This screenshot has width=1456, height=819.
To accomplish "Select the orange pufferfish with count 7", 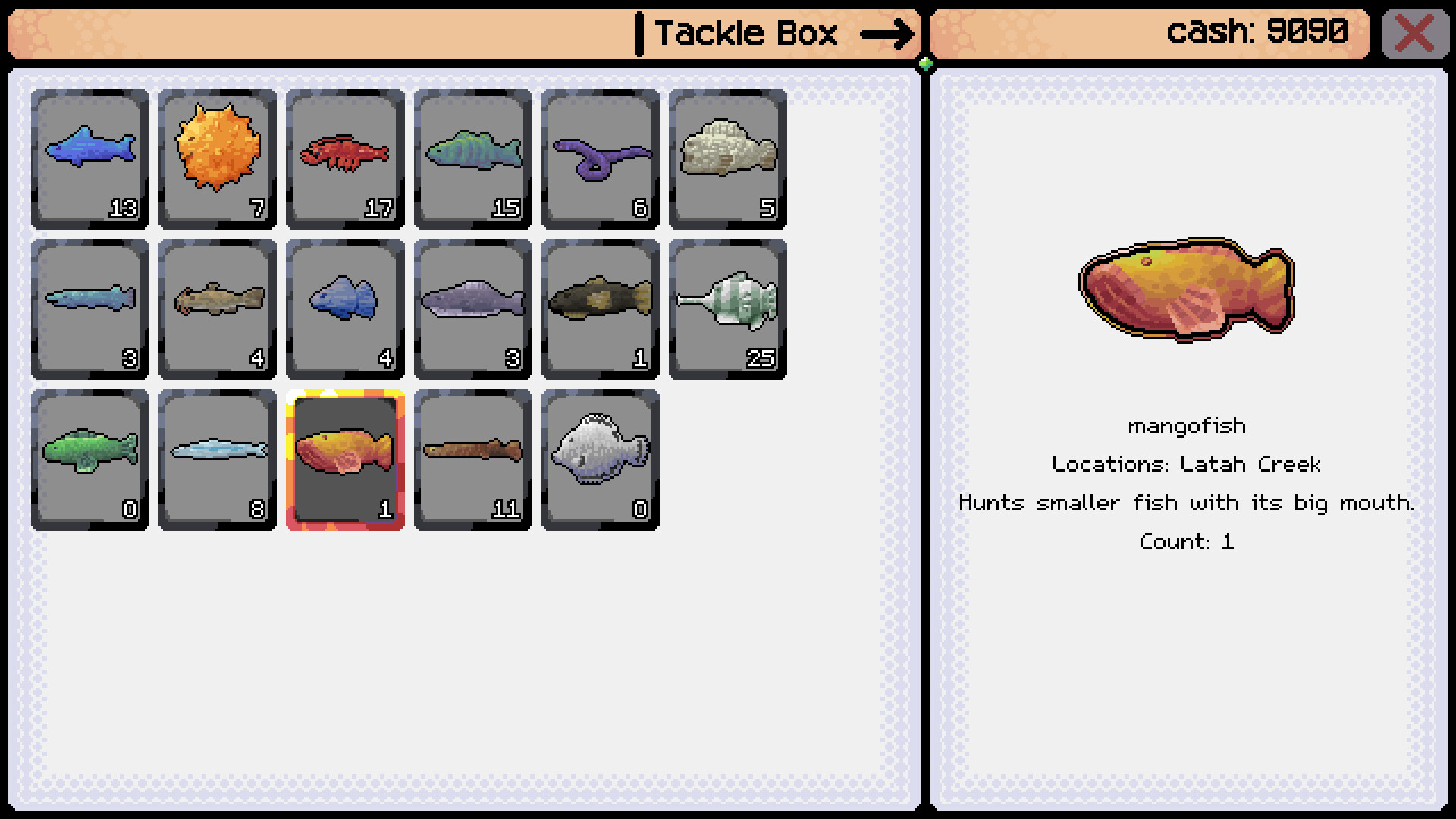I will (x=217, y=154).
